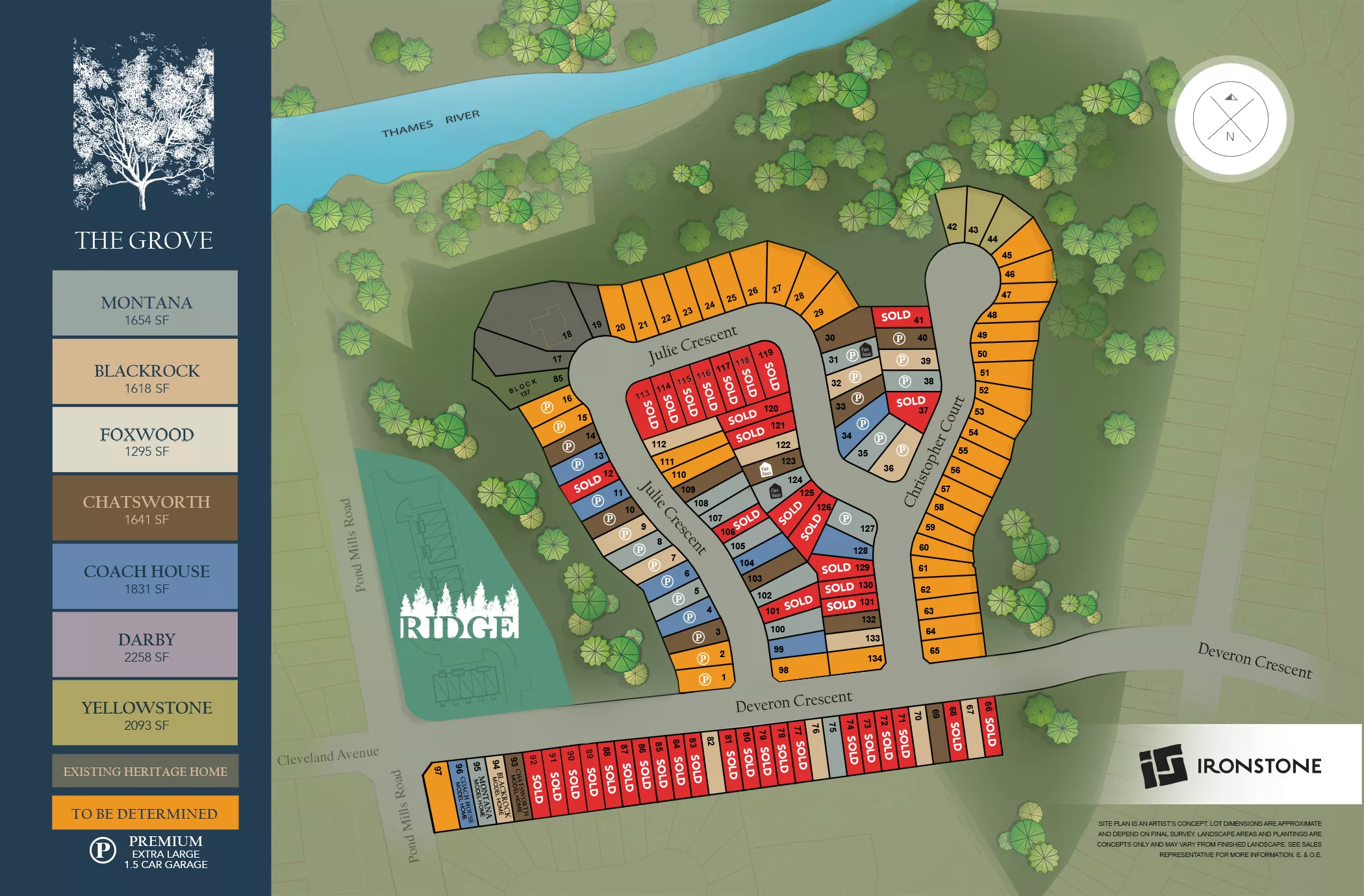This screenshot has height=896, width=1364.
Task: Open the Ironstone logo
Action: (x=1230, y=765)
